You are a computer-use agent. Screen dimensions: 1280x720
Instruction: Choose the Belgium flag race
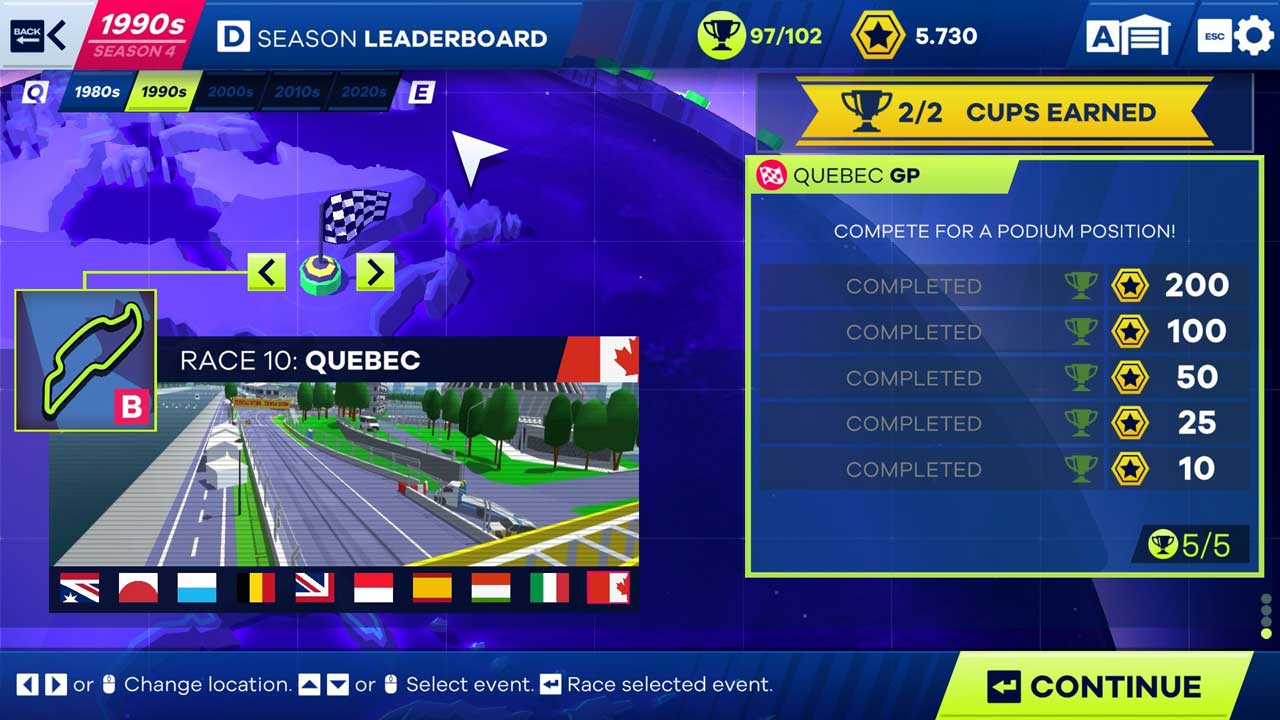pyautogui.click(x=256, y=588)
